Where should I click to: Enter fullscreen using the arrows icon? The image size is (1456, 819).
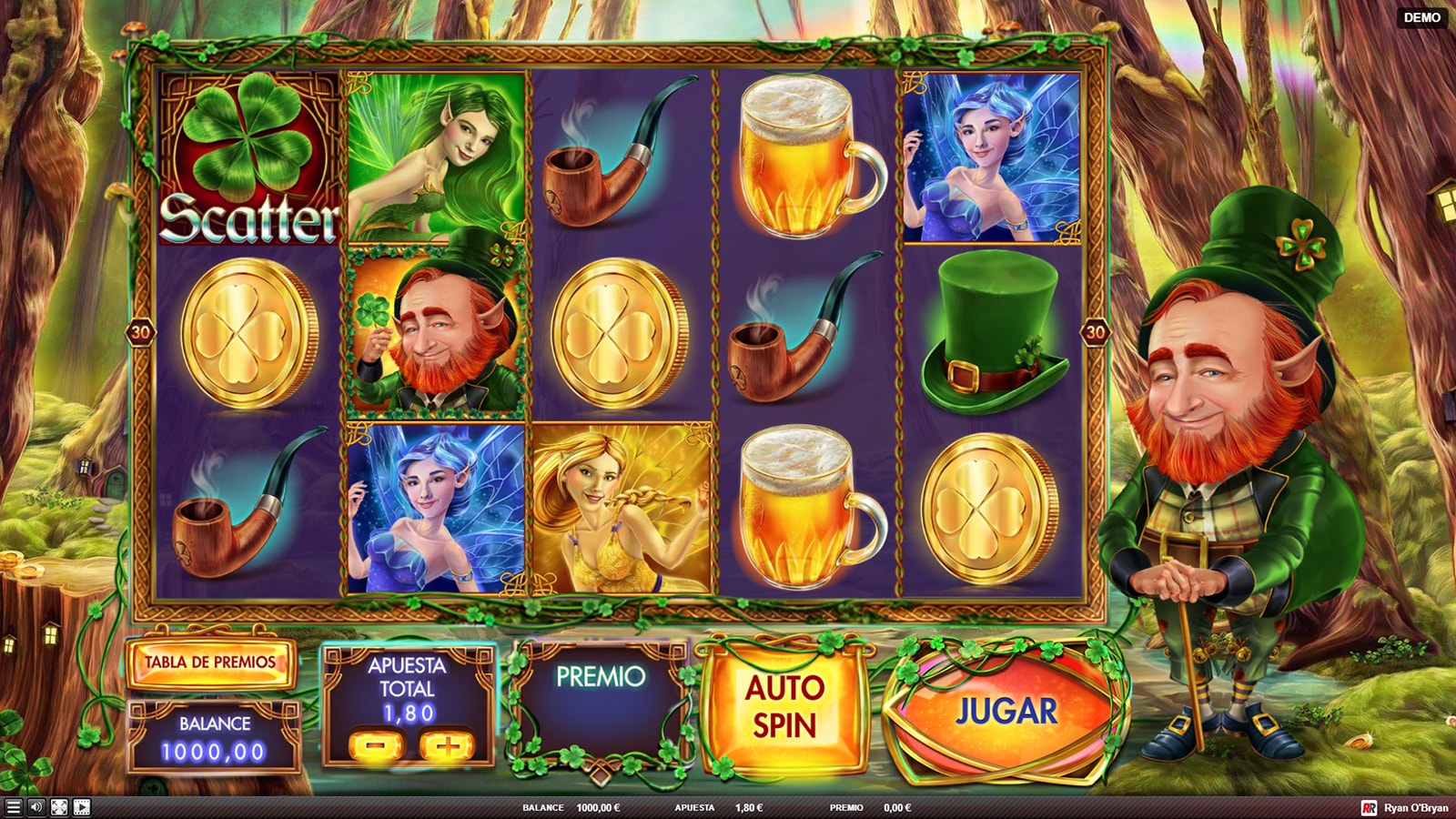[59, 807]
